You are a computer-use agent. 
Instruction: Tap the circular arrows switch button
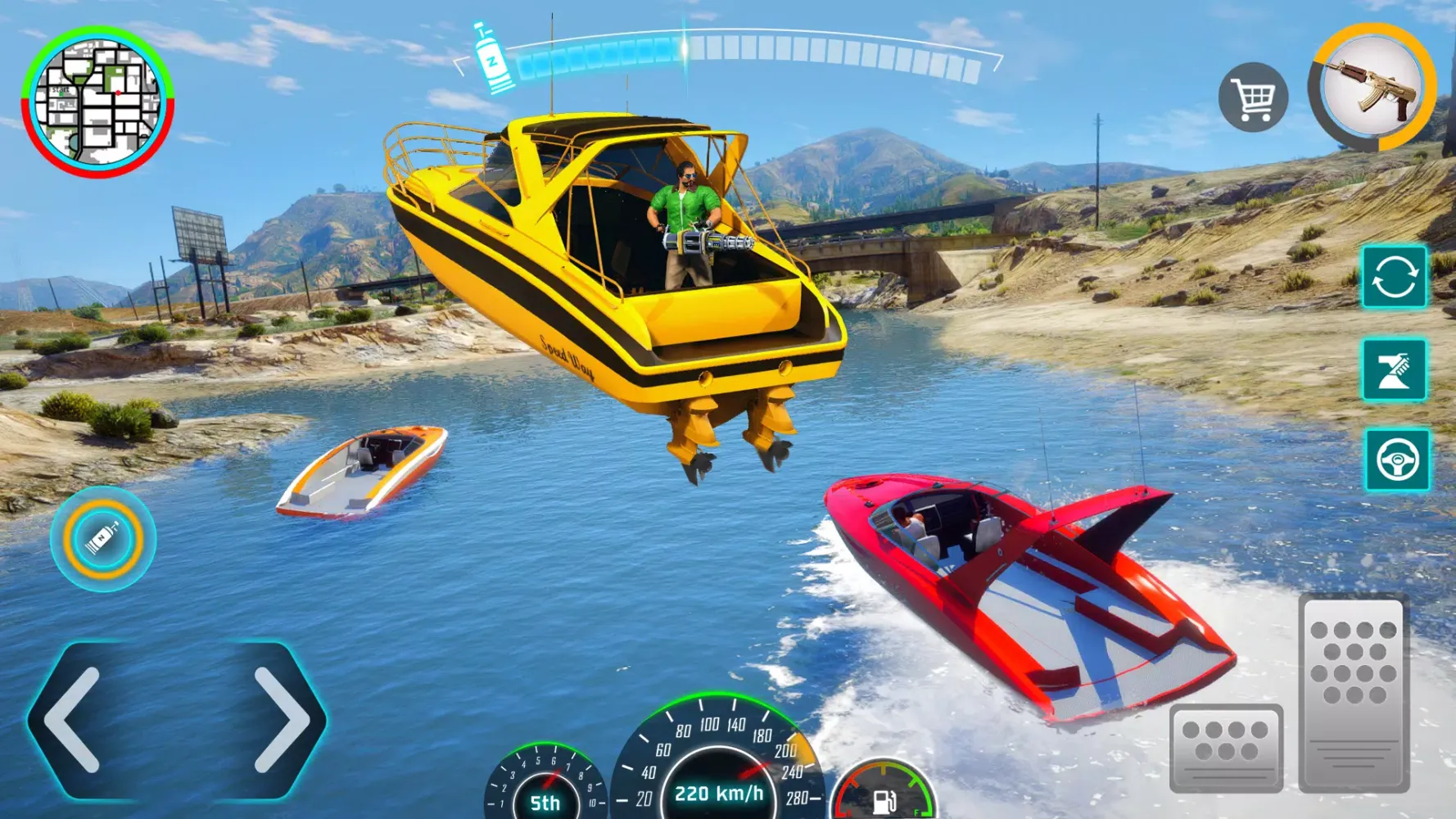(1394, 277)
